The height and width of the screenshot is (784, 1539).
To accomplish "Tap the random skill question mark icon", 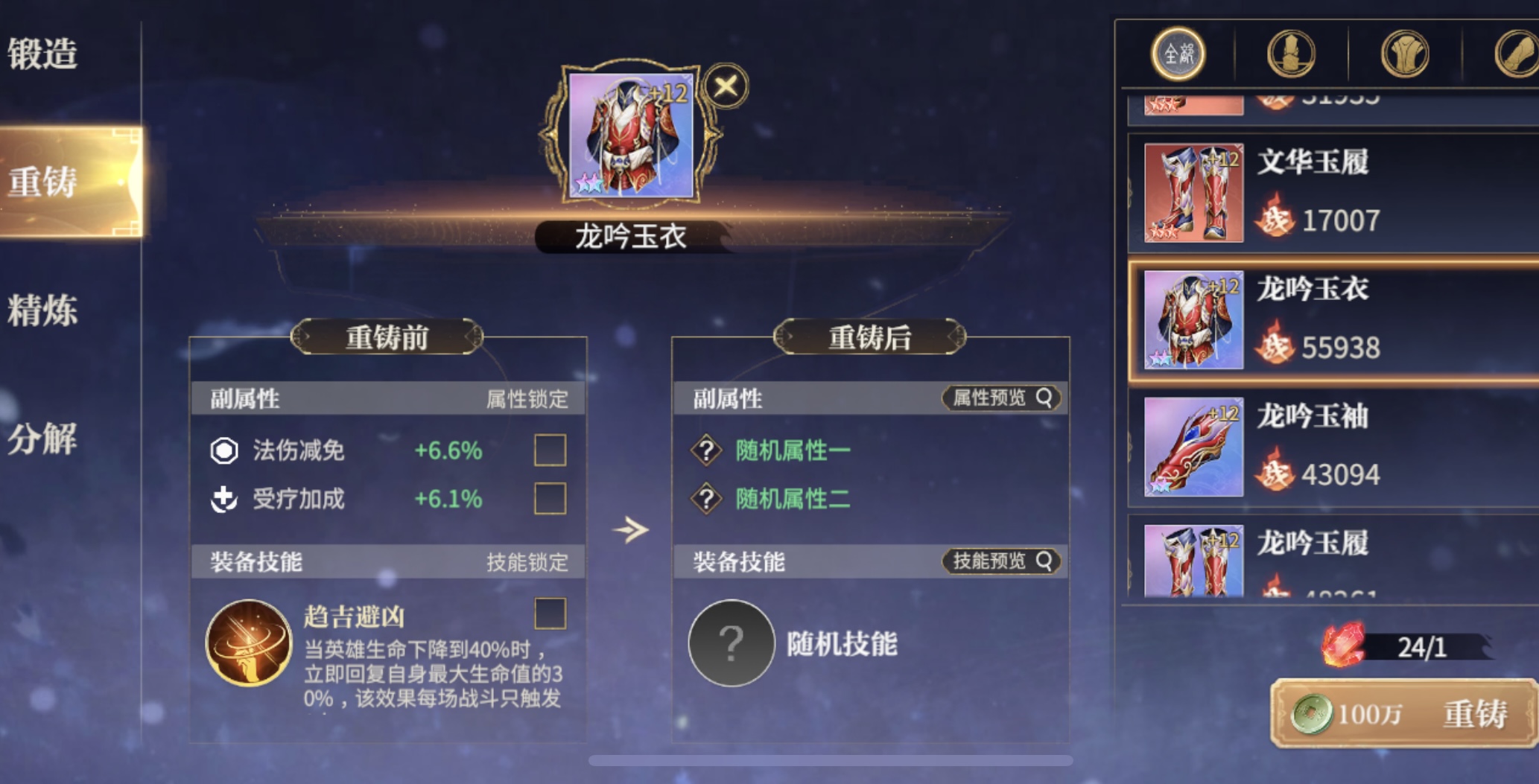I will coord(732,643).
